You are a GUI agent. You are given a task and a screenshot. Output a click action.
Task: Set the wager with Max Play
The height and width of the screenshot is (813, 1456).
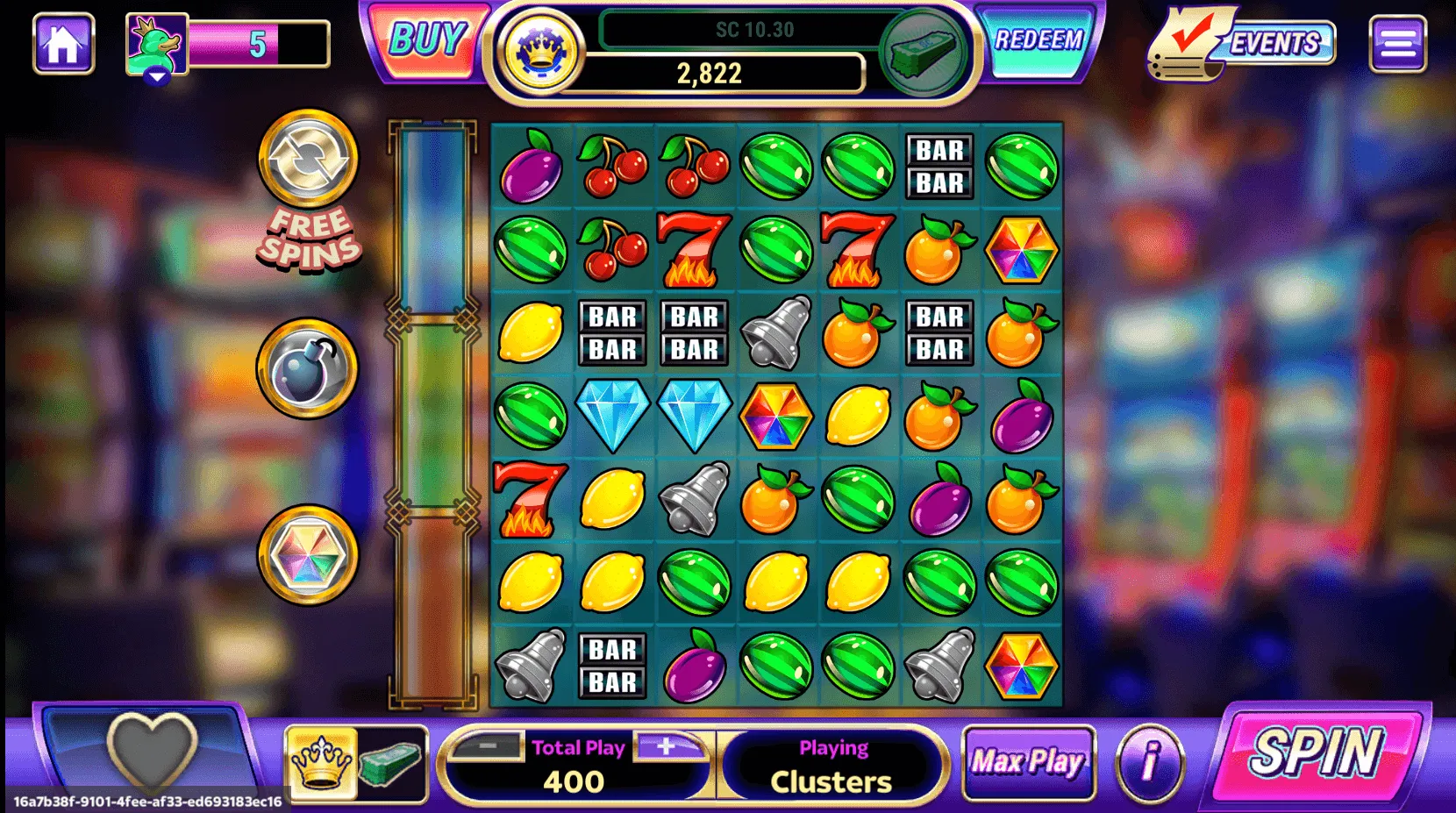pyautogui.click(x=1028, y=762)
